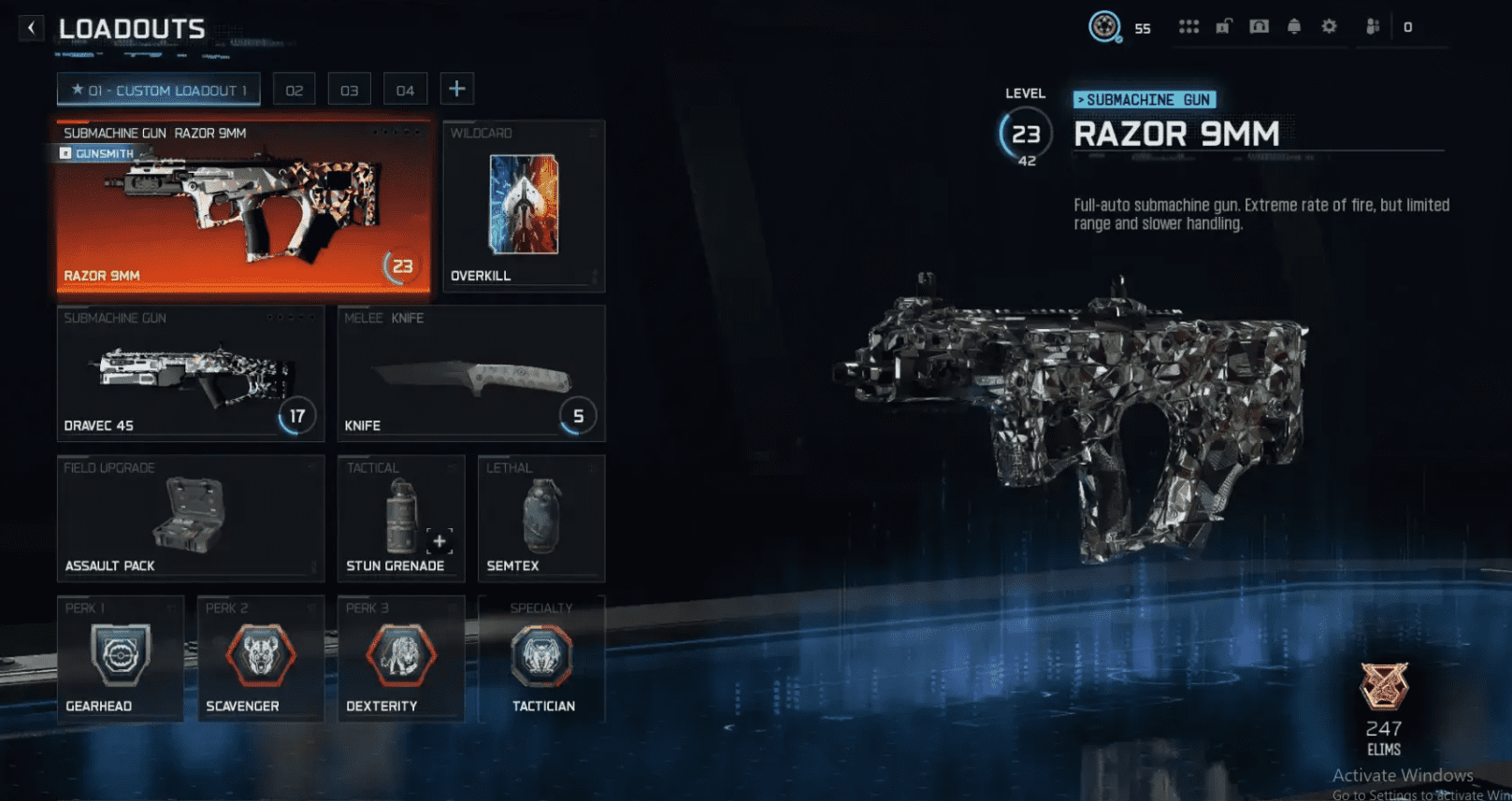The height and width of the screenshot is (801, 1512).
Task: Select the Semtex lethal slot
Action: coord(540,518)
